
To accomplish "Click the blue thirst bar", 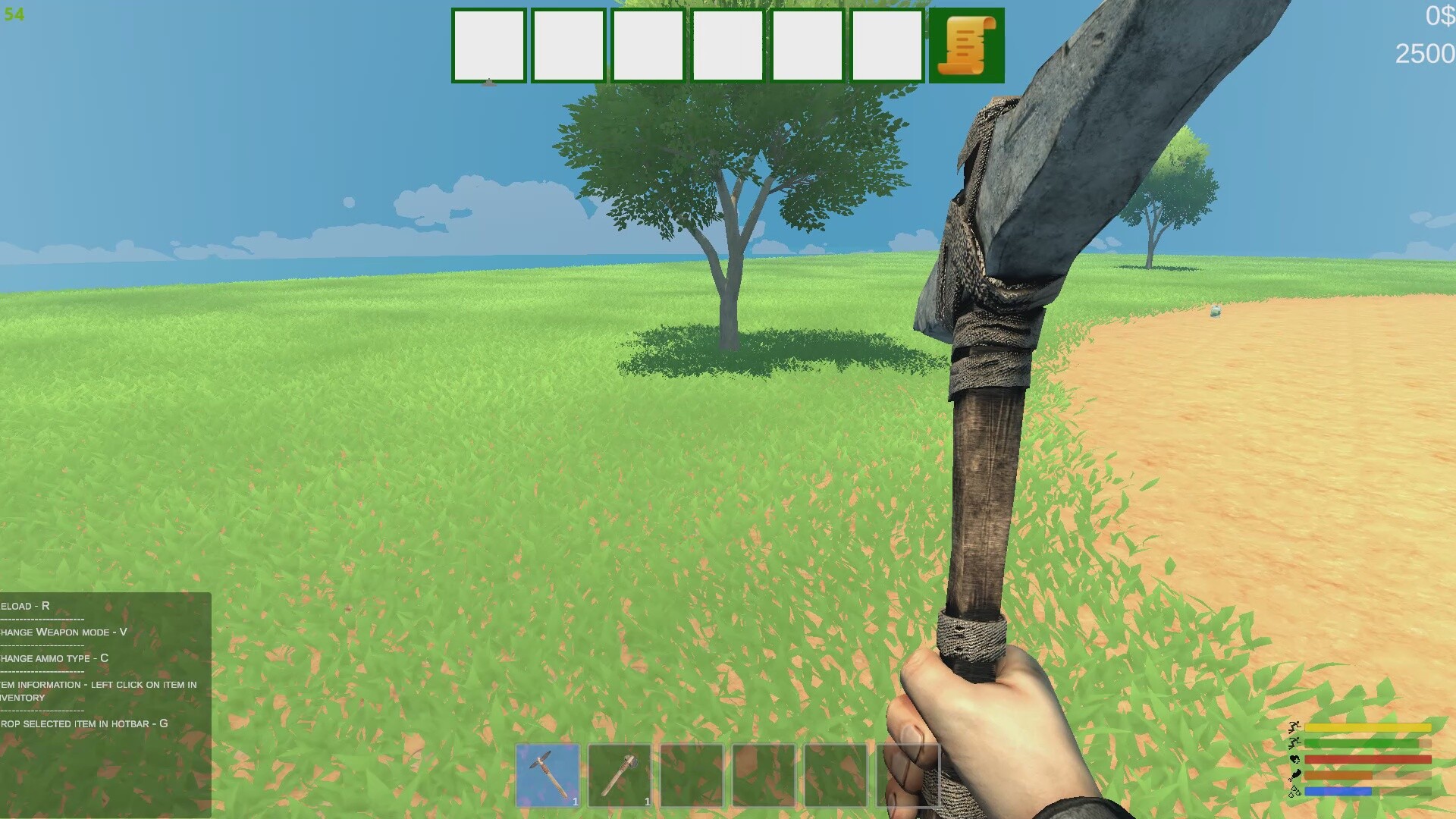I will [1338, 792].
